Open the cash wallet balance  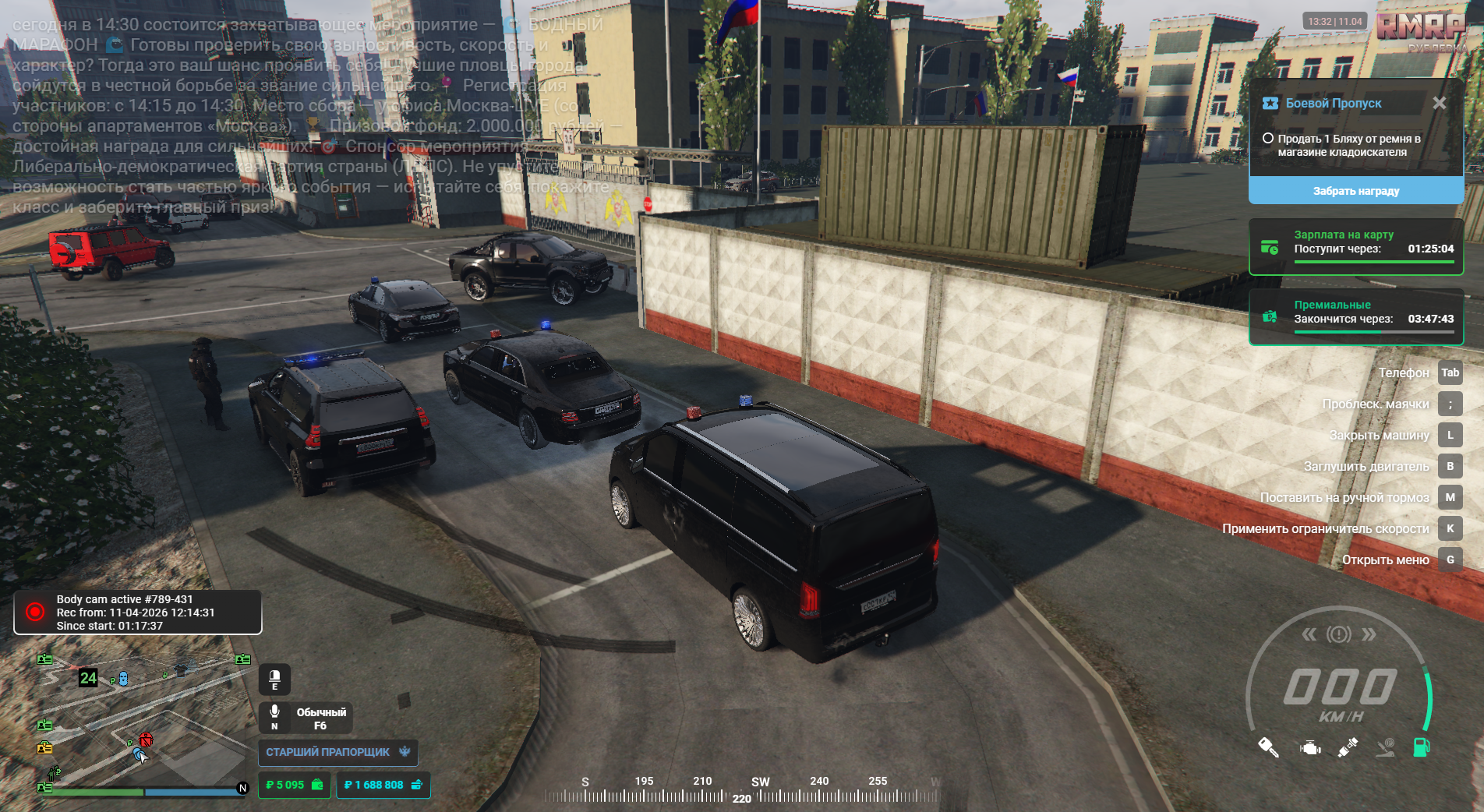[x=295, y=785]
